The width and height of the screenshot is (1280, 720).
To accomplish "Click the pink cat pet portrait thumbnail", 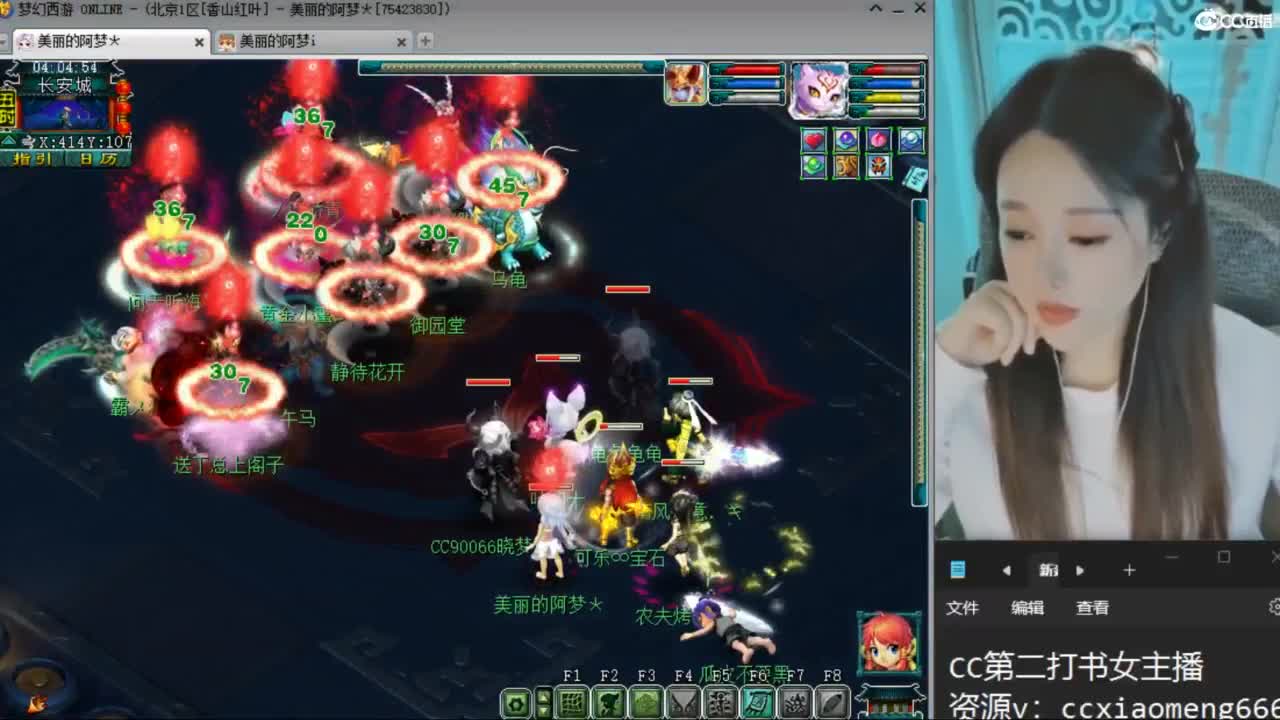I will click(817, 89).
